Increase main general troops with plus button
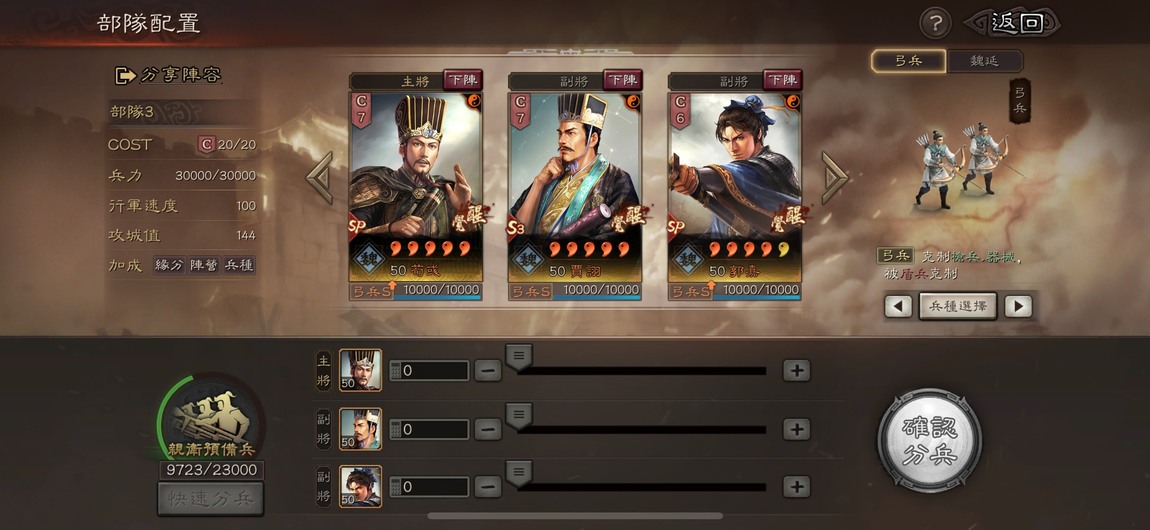The image size is (1150, 530). (796, 370)
